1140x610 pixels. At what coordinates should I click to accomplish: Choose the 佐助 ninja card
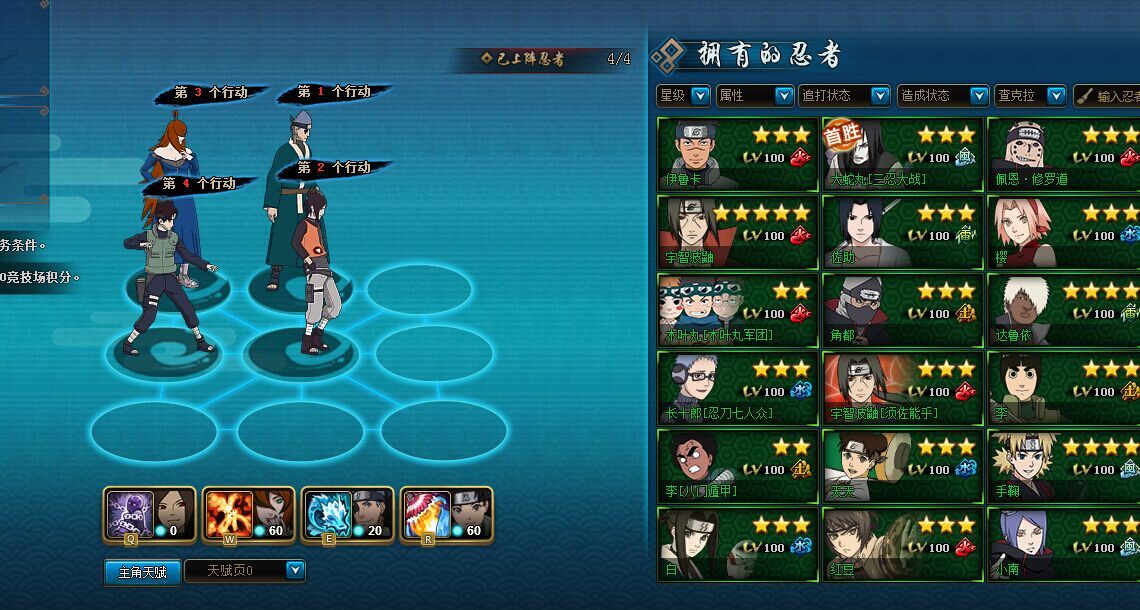(902, 232)
